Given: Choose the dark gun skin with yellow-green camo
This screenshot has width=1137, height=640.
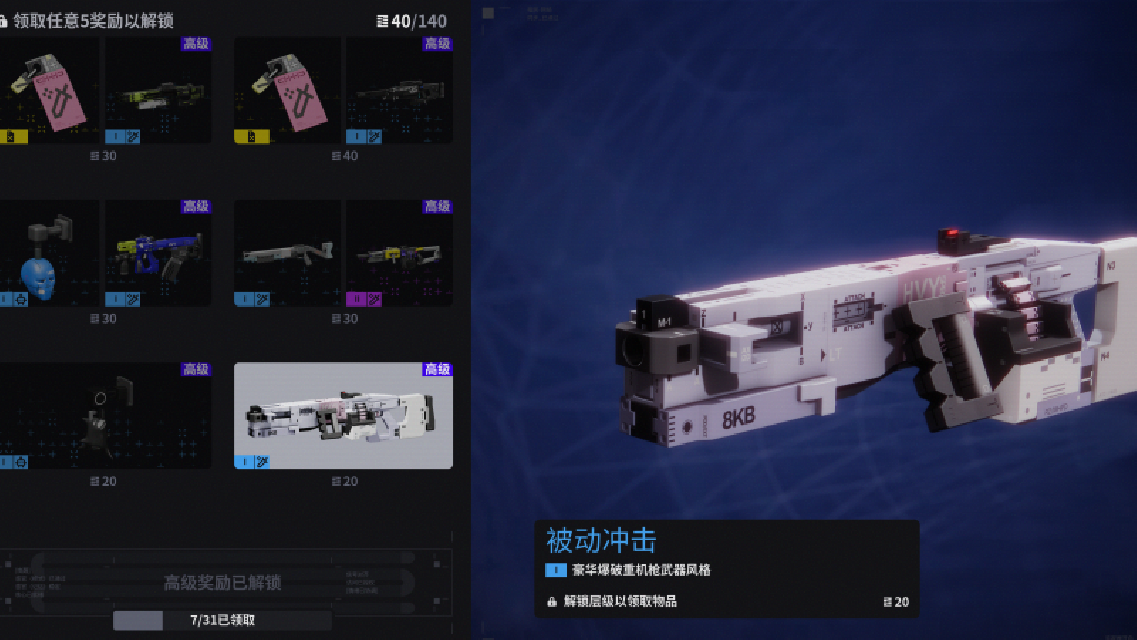Looking at the screenshot, I should (x=158, y=90).
